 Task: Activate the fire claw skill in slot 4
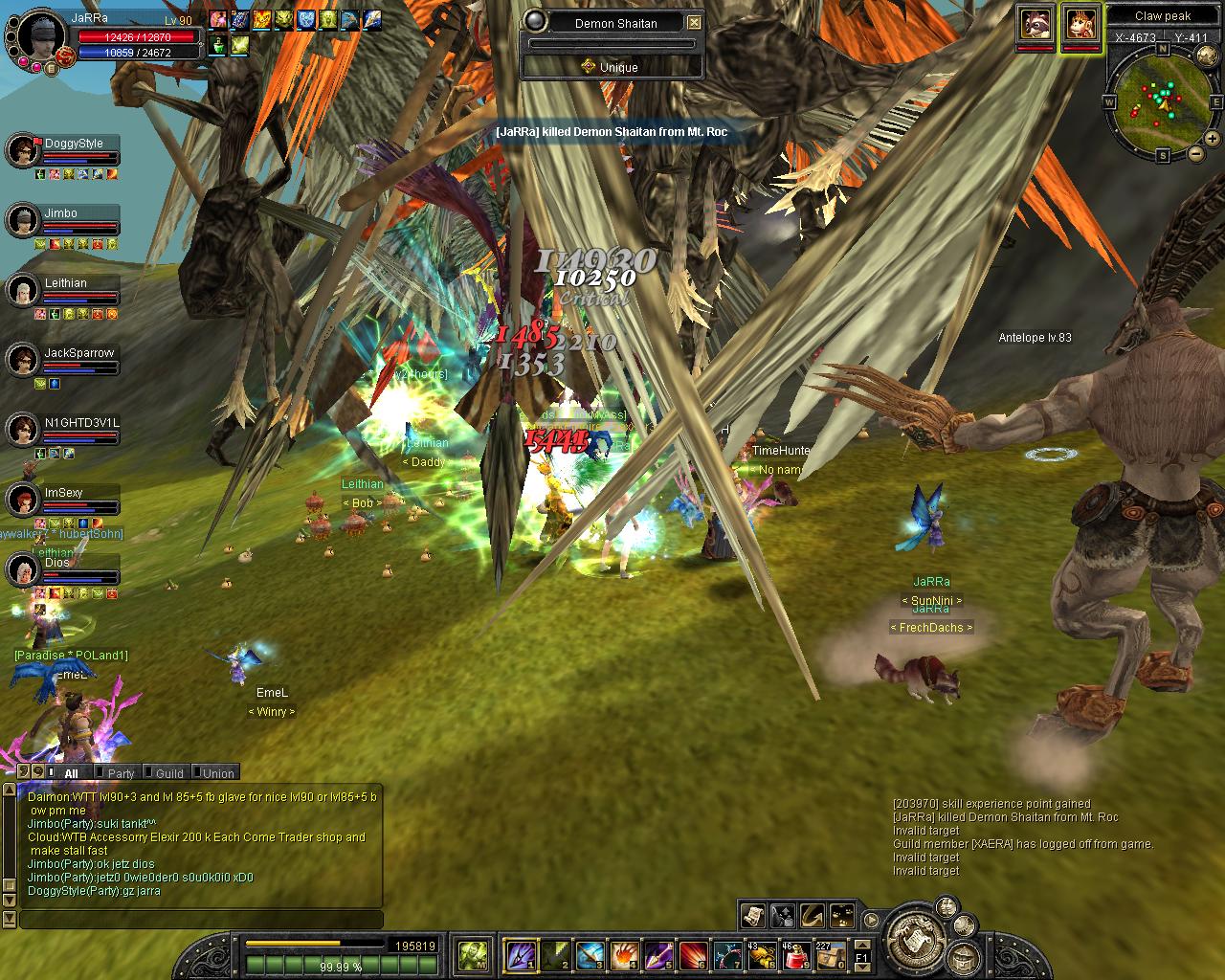click(623, 954)
